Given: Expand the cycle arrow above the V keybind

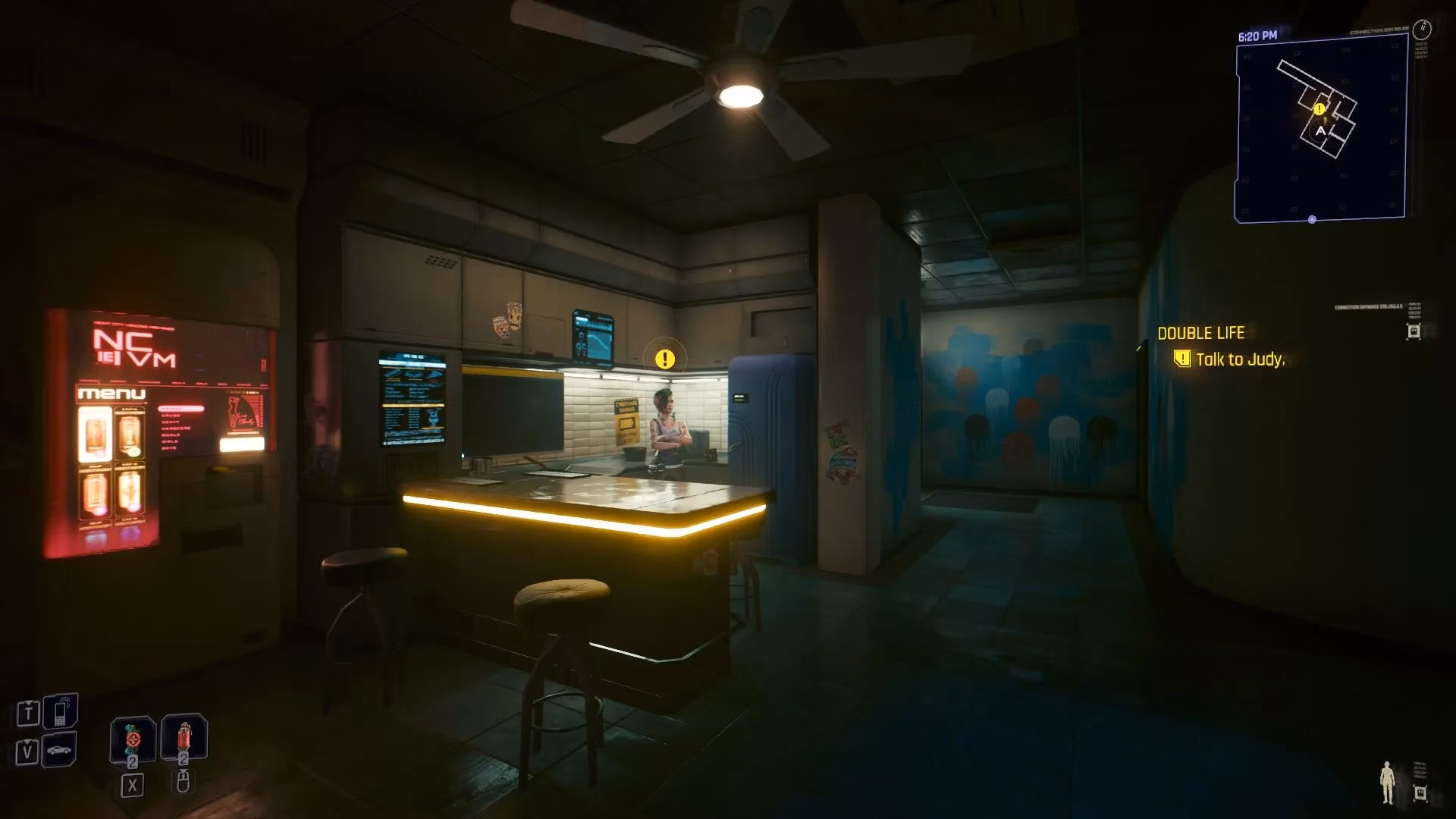Looking at the screenshot, I should pyautogui.click(x=27, y=742).
